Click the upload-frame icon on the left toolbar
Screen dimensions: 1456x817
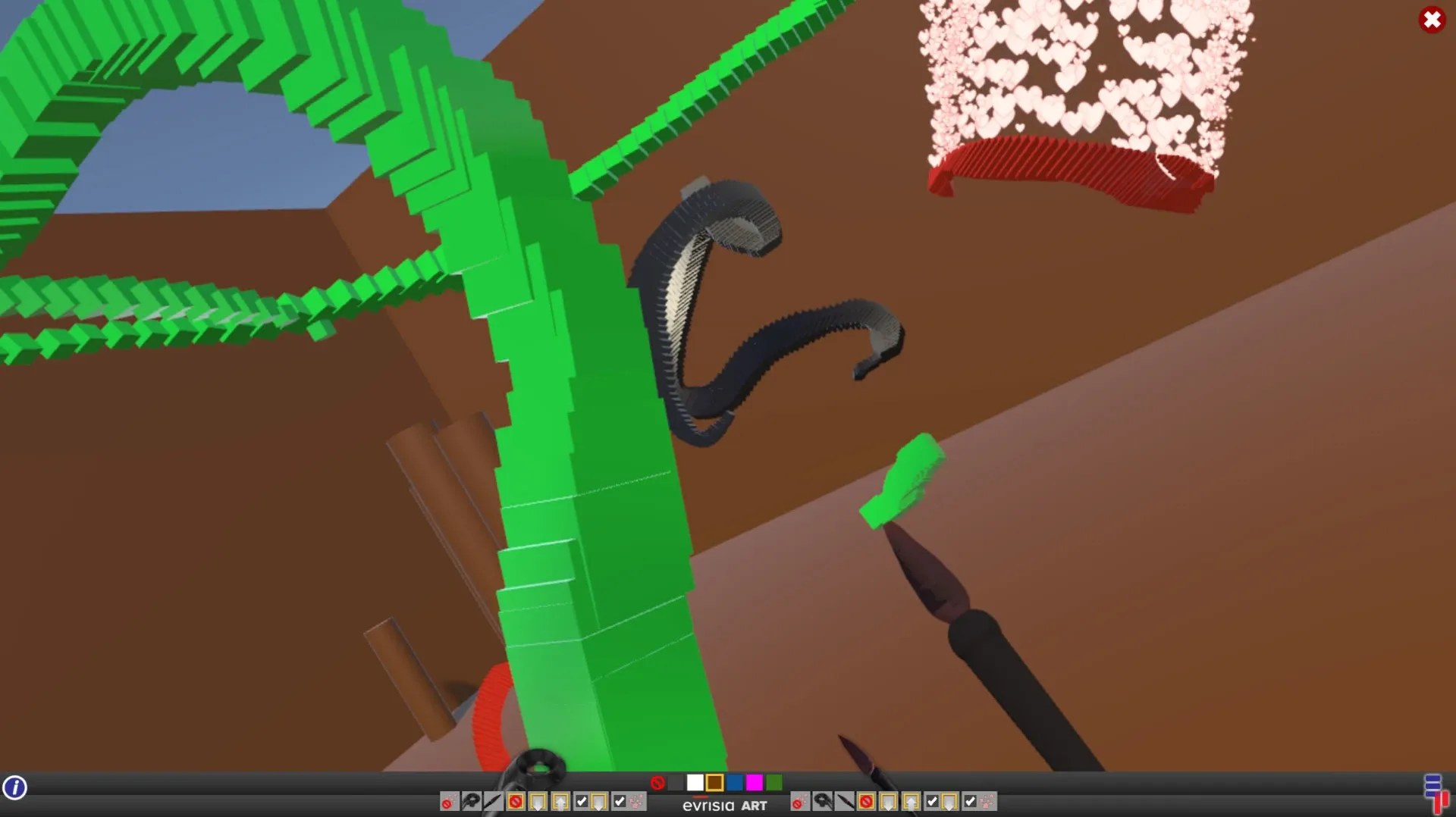(x=558, y=802)
